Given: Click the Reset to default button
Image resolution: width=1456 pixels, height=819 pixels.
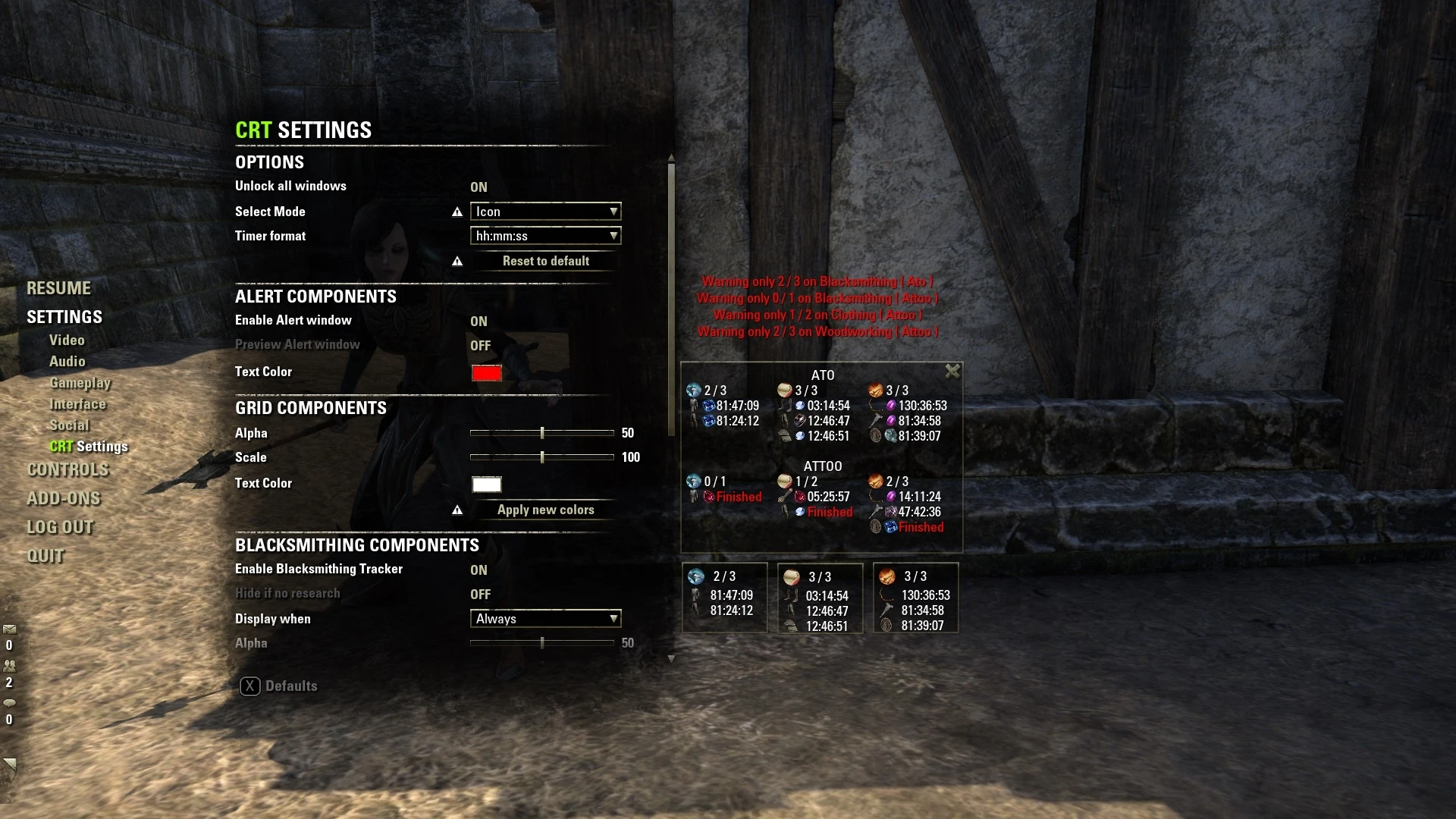Looking at the screenshot, I should tap(545, 261).
